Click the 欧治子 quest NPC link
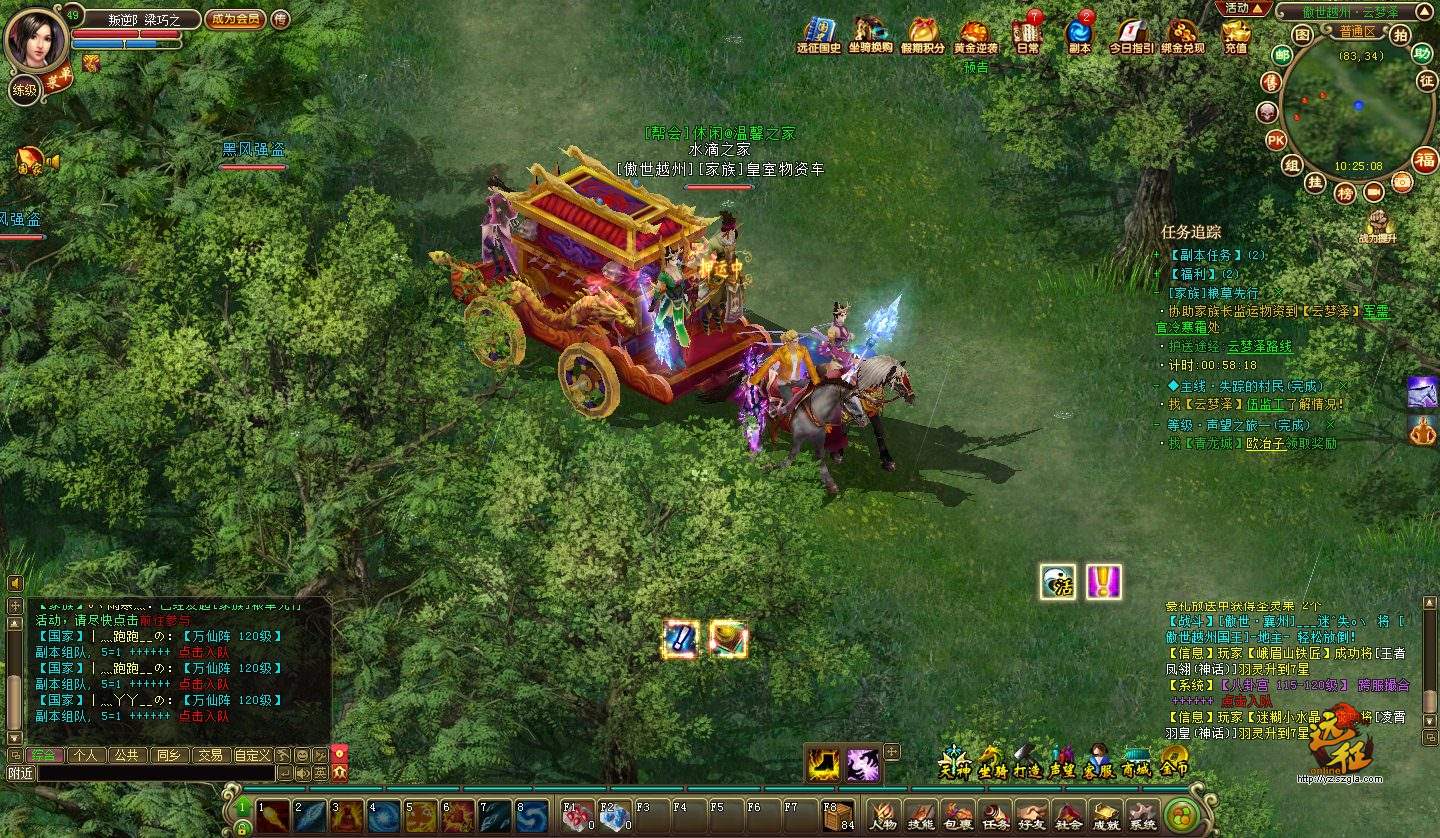 click(1265, 444)
